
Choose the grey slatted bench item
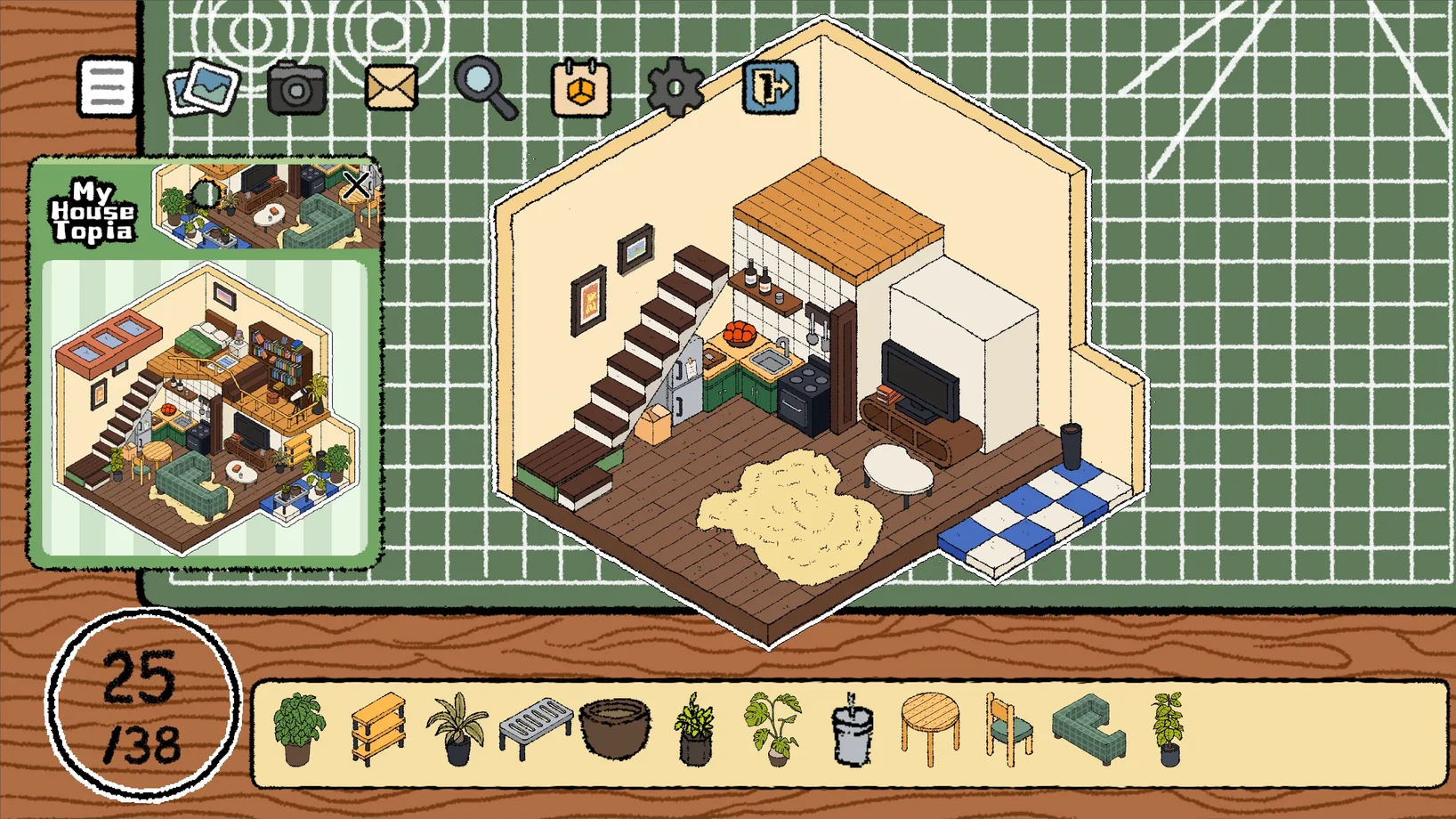coord(535,727)
